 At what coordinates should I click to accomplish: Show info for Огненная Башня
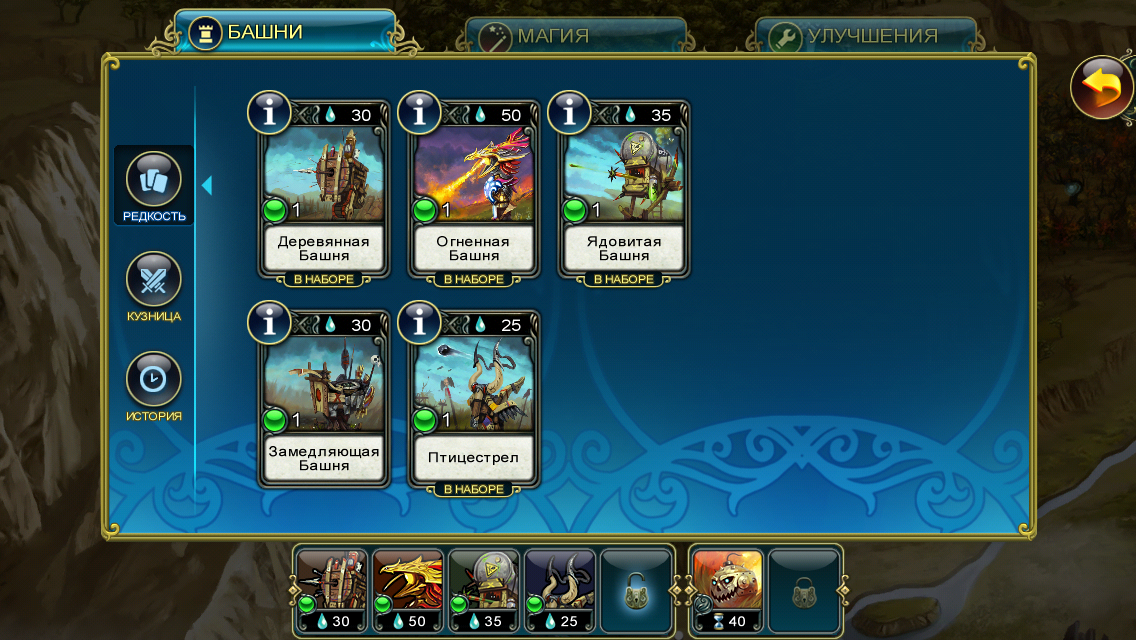pos(419,113)
